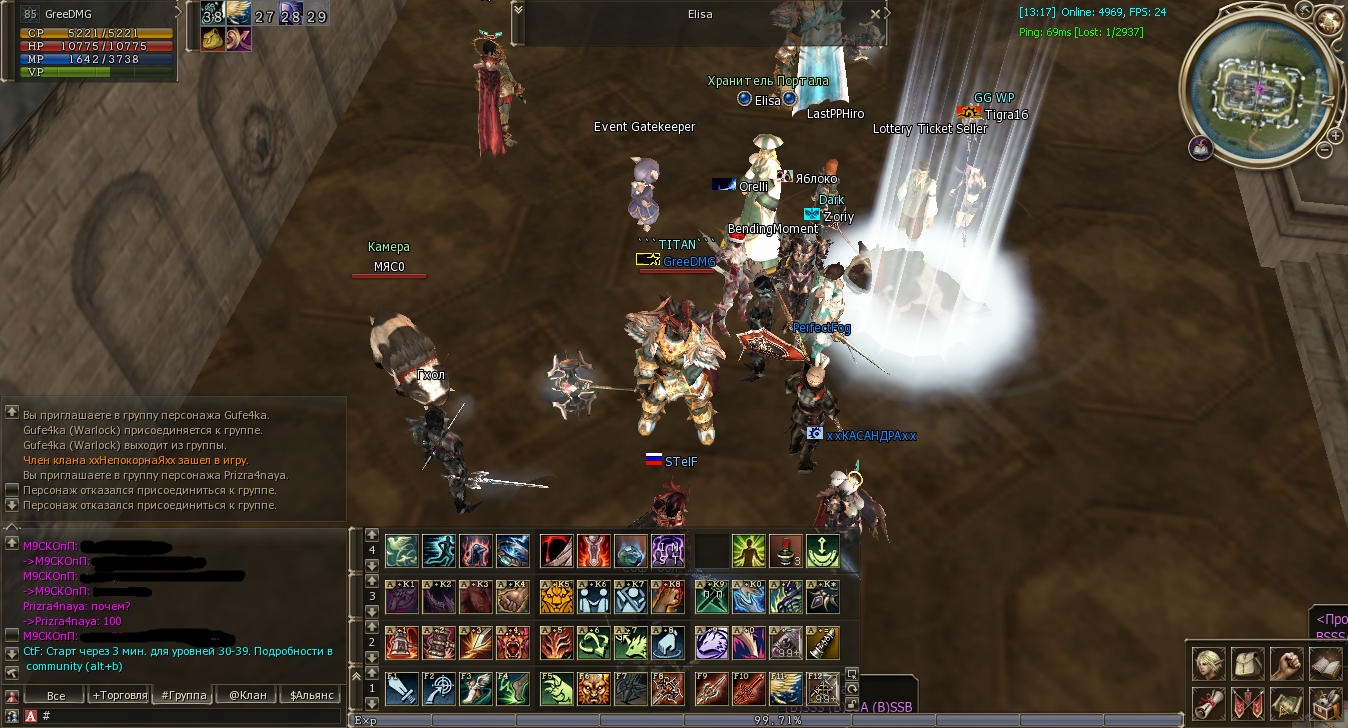Close the Elisa target window
Viewport: 1348px width, 728px height.
(x=876, y=14)
